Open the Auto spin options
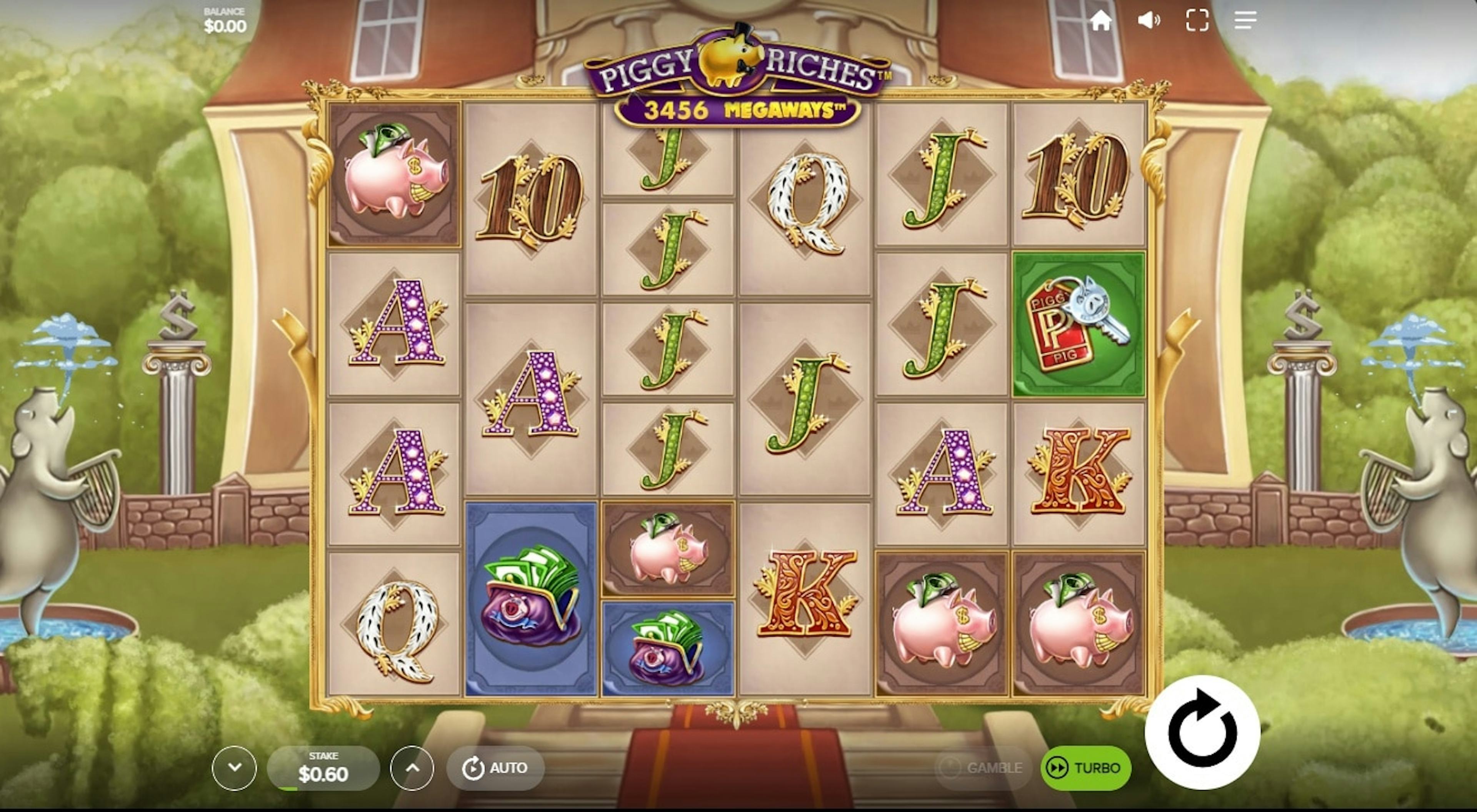Image resolution: width=1477 pixels, height=812 pixels. [495, 768]
